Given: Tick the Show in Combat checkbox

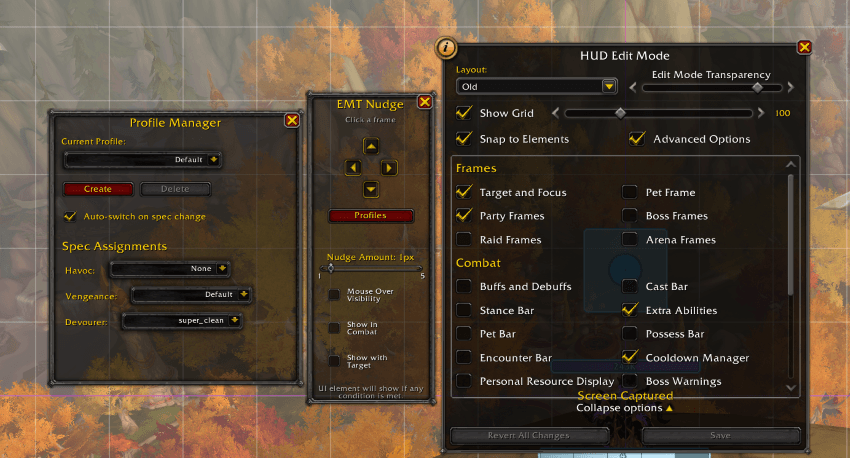Looking at the screenshot, I should 334,328.
